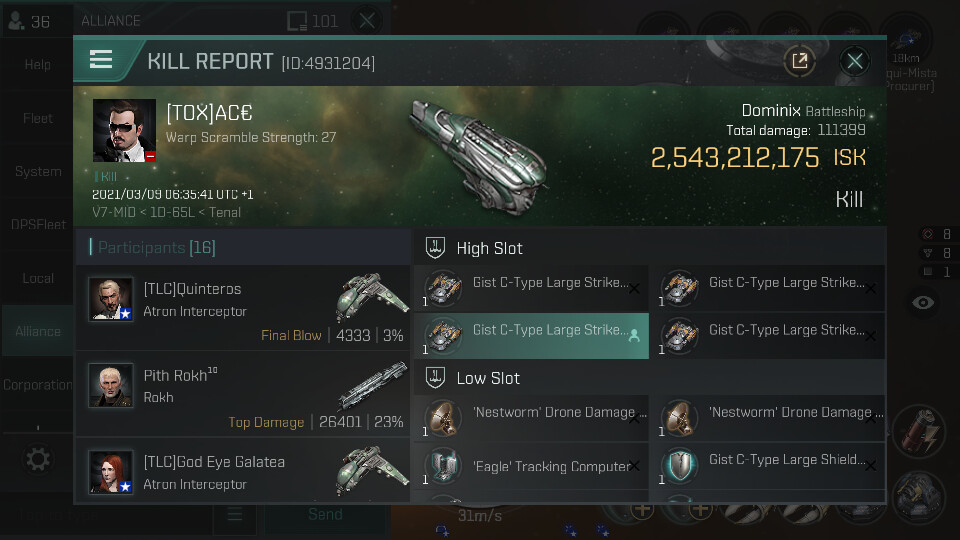960x540 pixels.
Task: Select participant Quinteros row
Action: tap(244, 299)
